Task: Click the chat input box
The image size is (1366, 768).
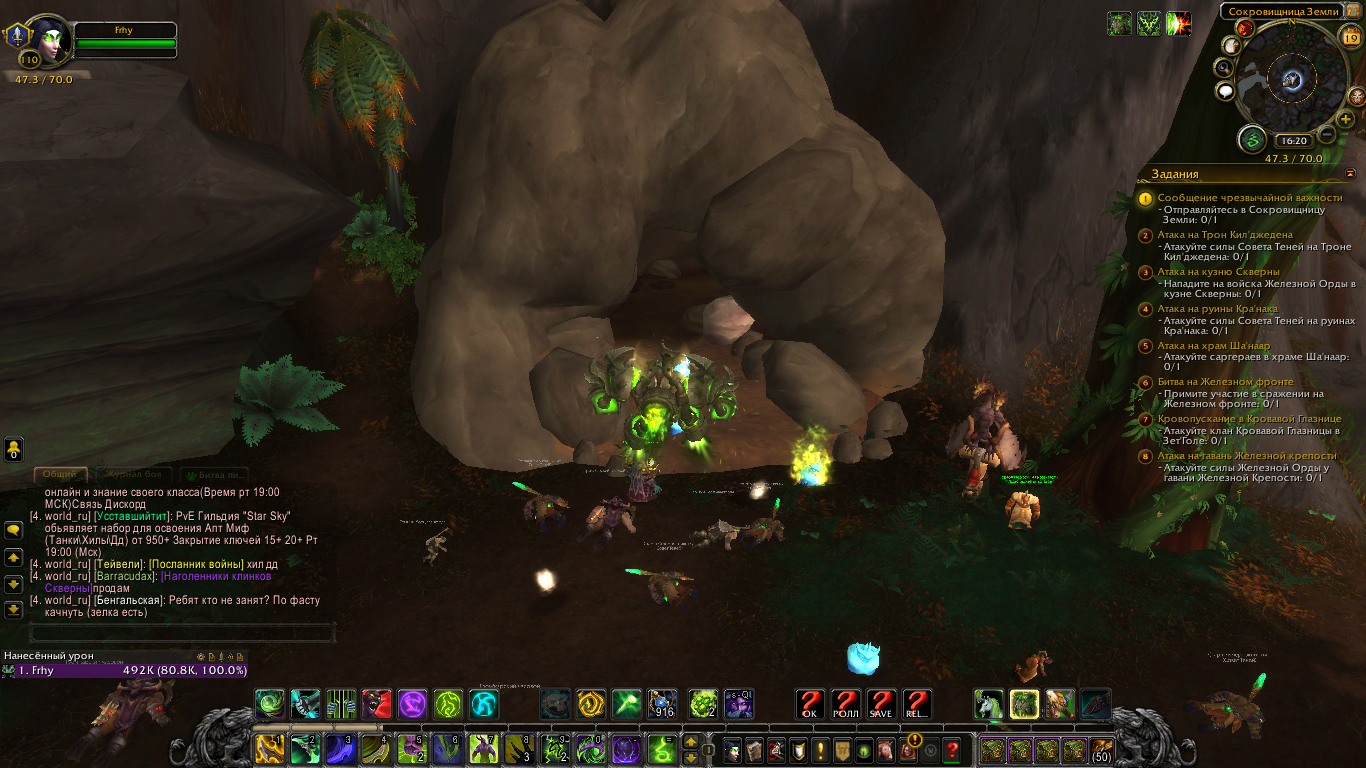Action: (182, 633)
